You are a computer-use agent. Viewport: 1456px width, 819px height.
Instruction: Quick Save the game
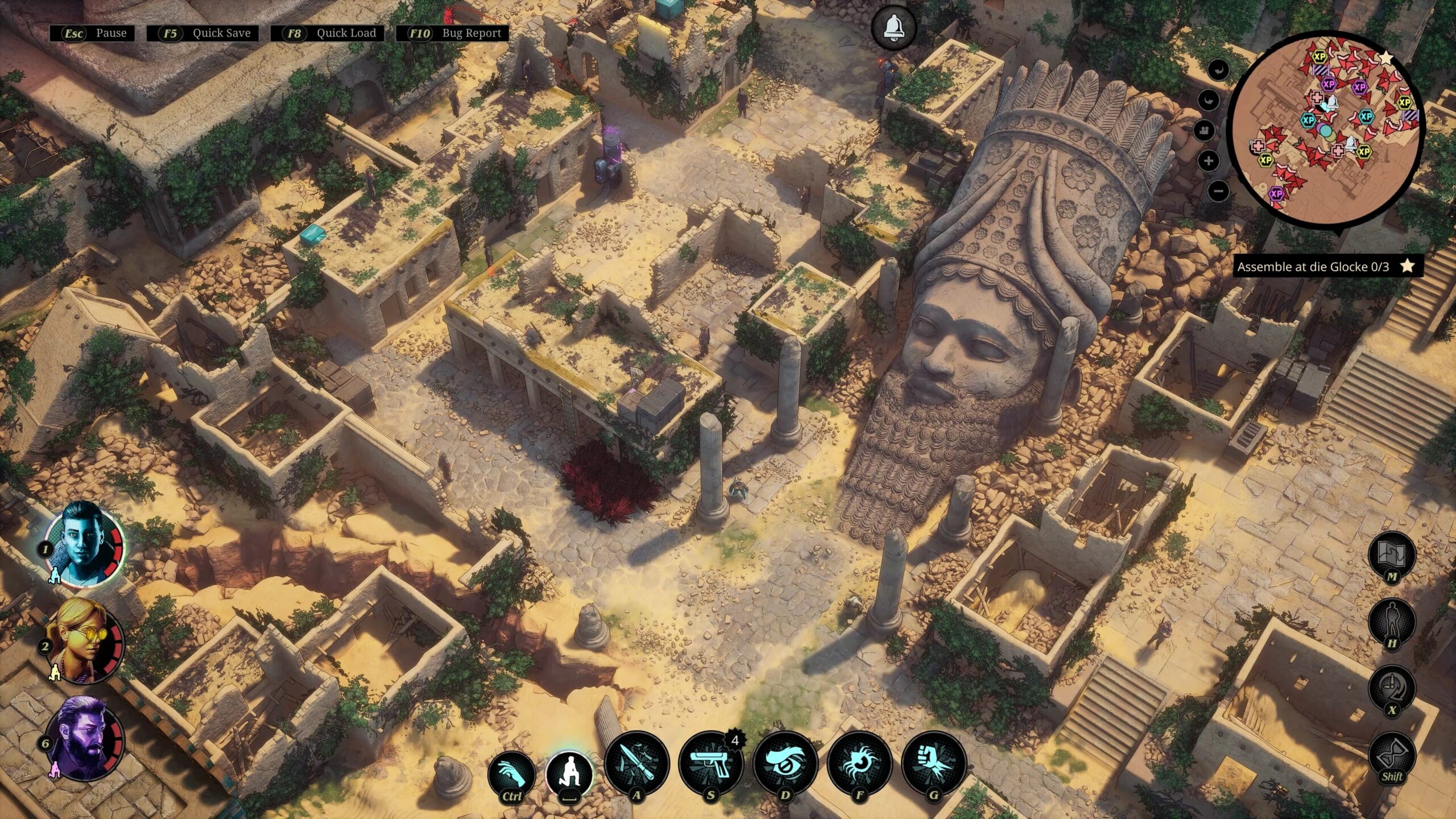tap(202, 33)
